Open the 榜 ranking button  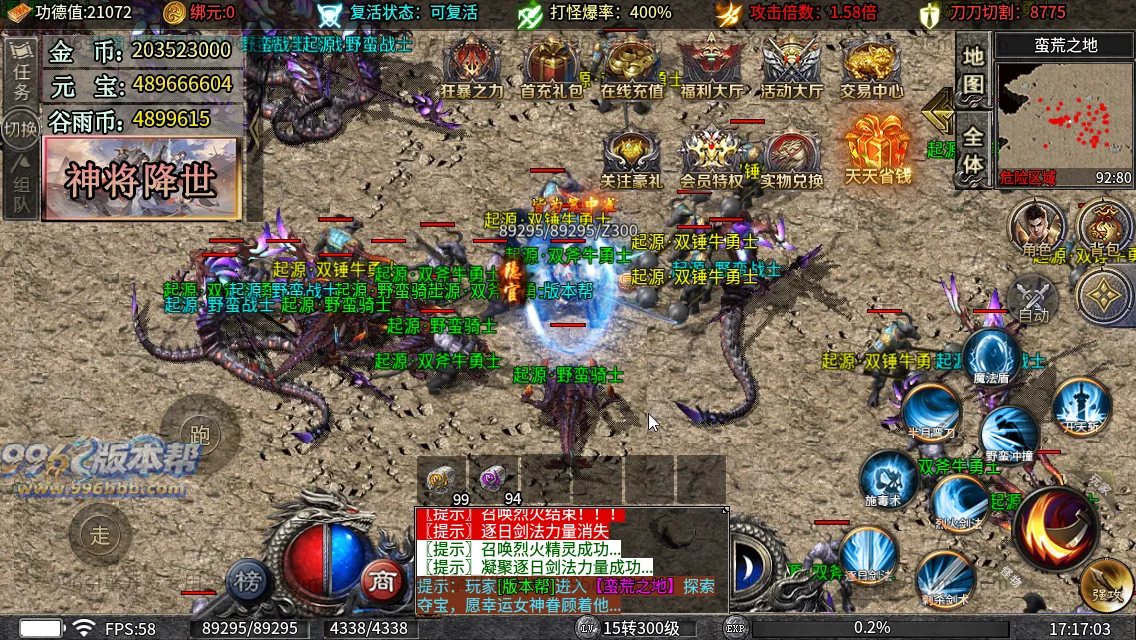[x=247, y=580]
